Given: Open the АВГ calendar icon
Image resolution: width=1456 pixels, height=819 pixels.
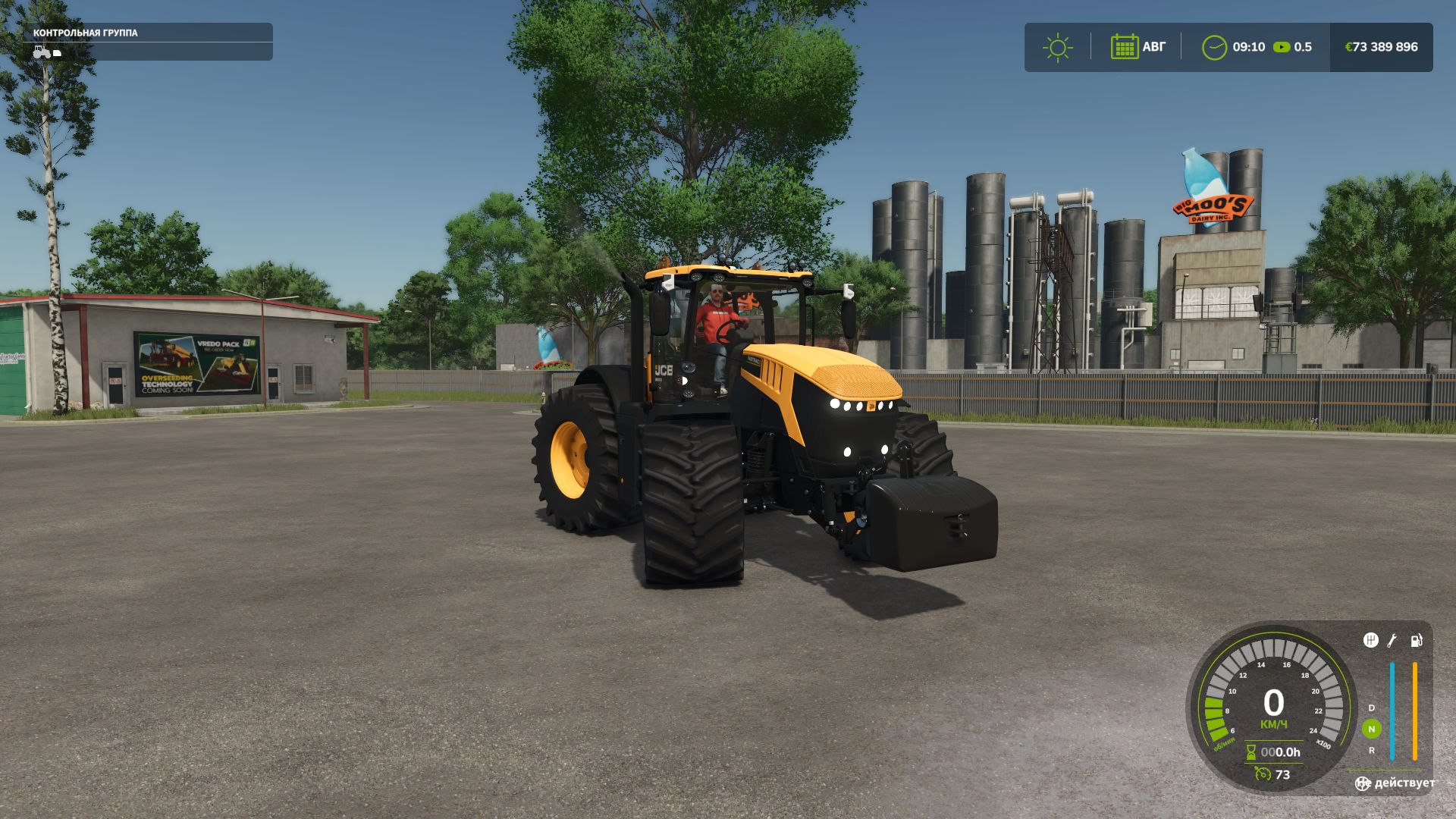Looking at the screenshot, I should (1125, 47).
